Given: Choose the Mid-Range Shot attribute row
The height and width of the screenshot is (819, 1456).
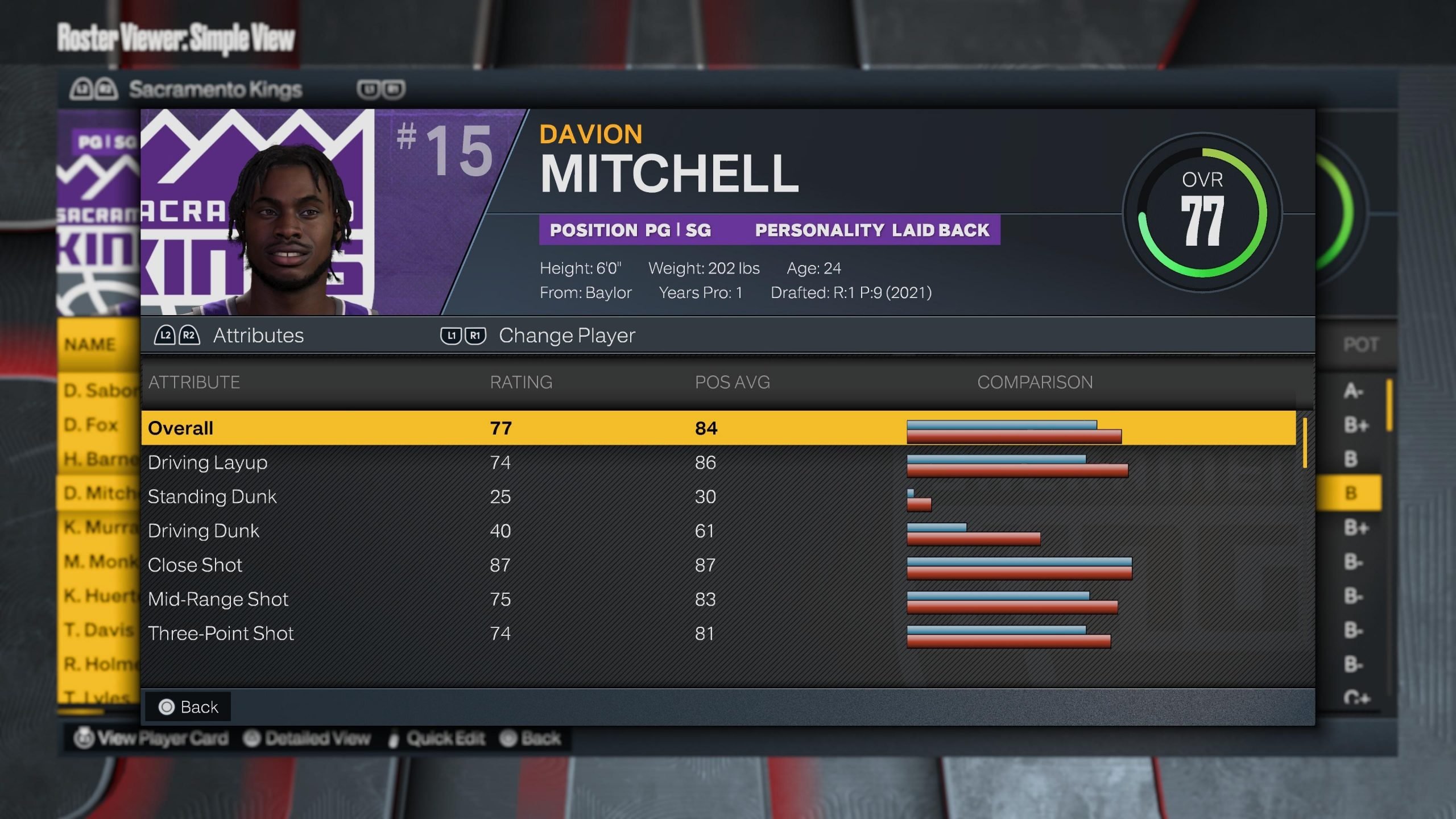Looking at the screenshot, I should [718, 599].
